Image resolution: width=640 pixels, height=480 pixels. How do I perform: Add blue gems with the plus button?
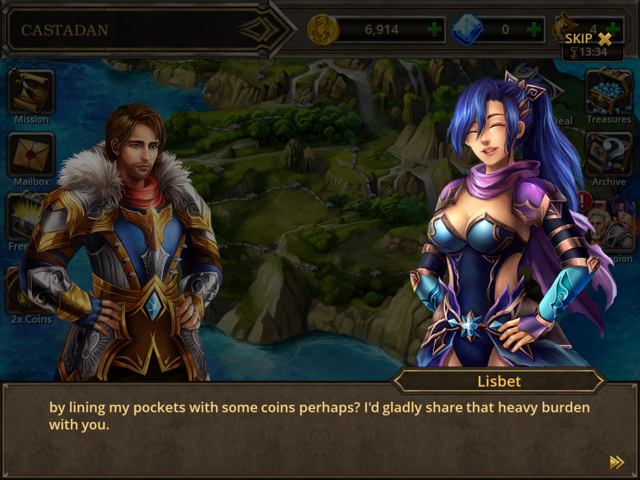(536, 29)
